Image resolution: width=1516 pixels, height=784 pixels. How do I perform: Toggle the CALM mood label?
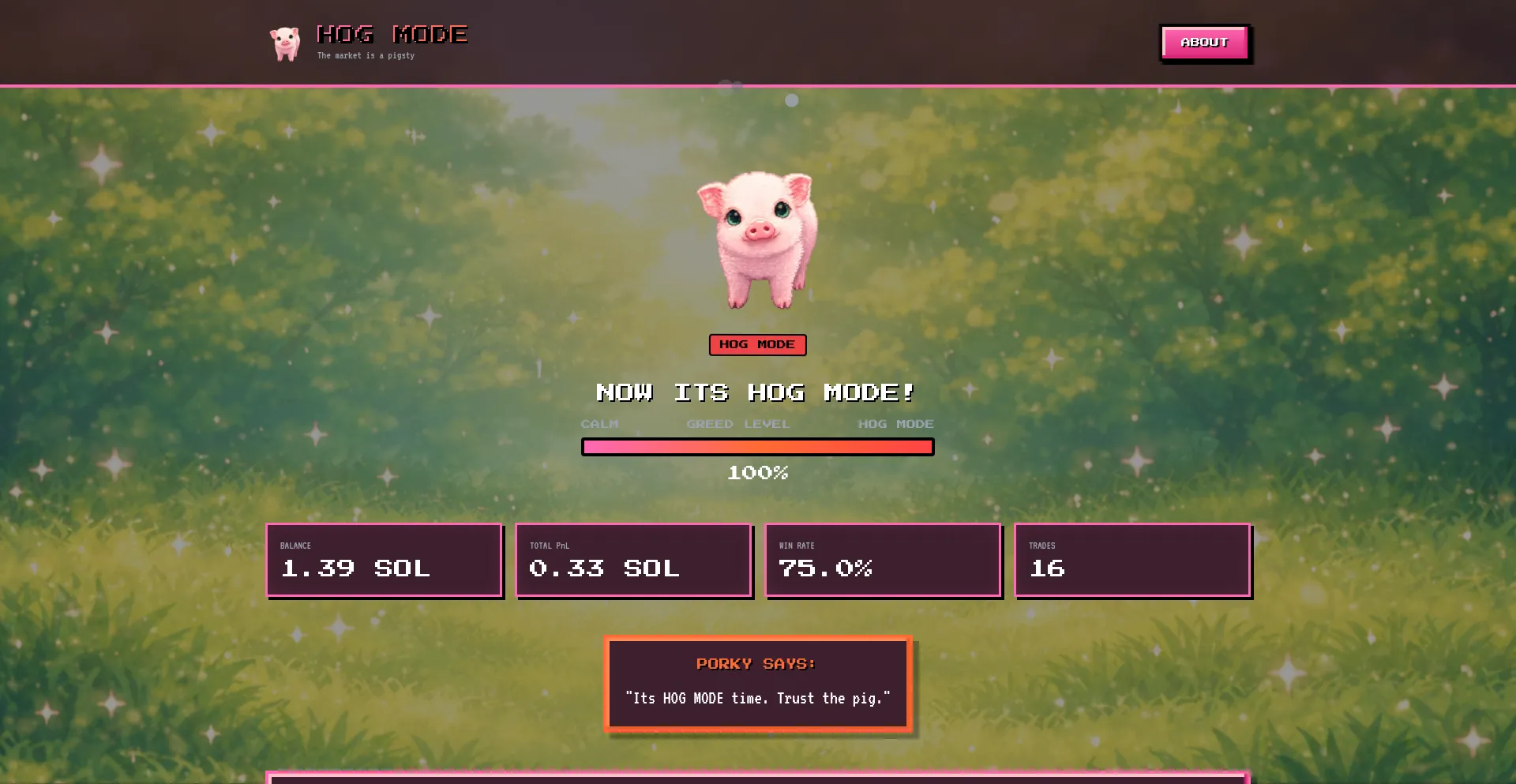click(599, 424)
